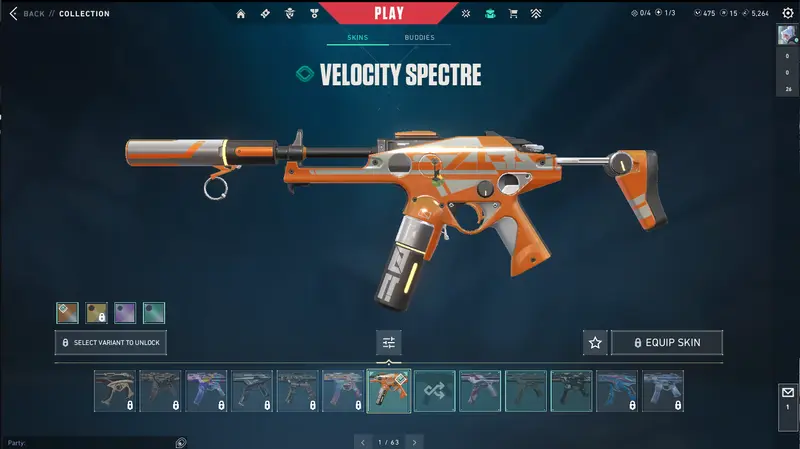Viewport: 800px width, 449px height.
Task: Choose the purple variant swatch
Action: [x=125, y=313]
